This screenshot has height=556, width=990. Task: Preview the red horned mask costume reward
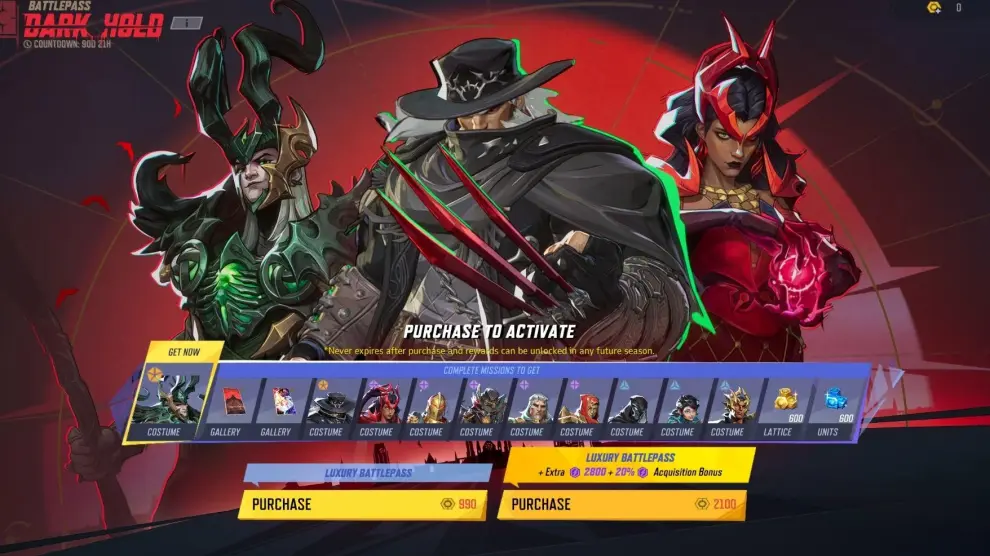click(x=376, y=405)
